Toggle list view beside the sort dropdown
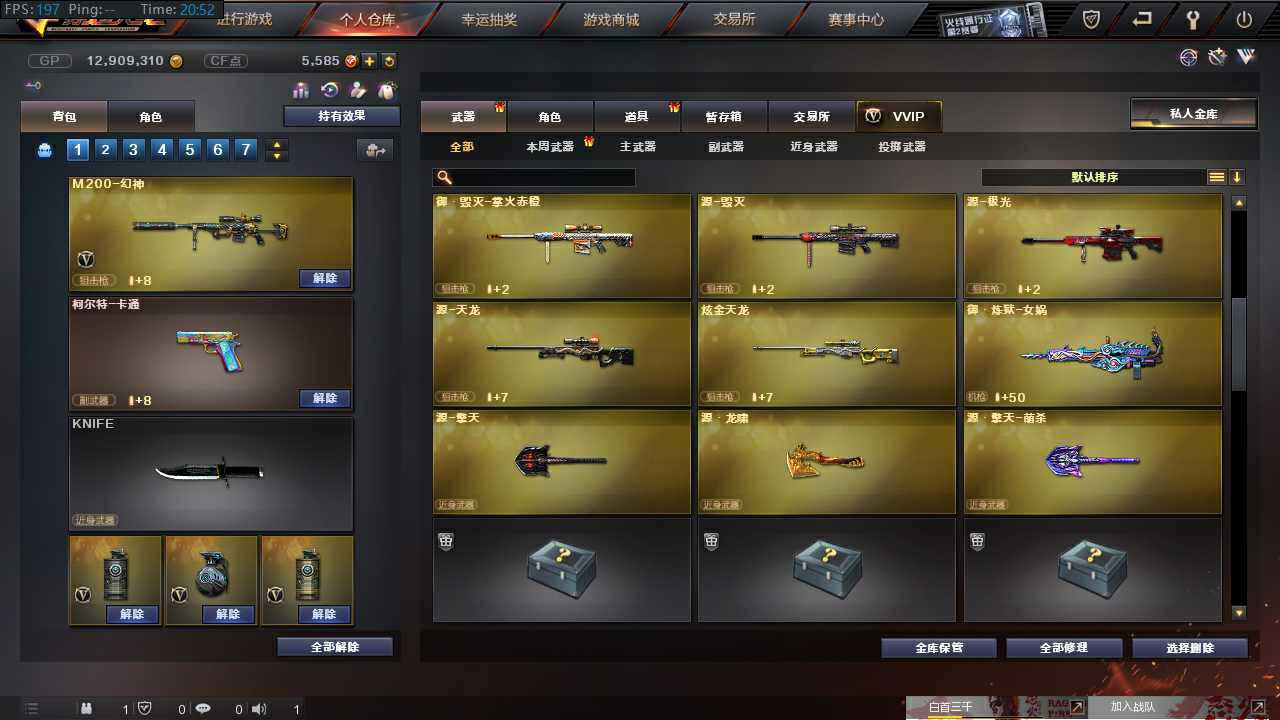Screen dimensions: 1280x720 [1216, 177]
